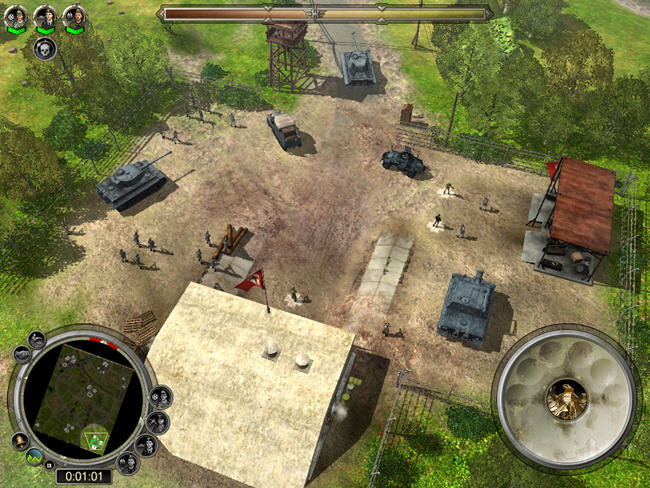650x488 pixels.
Task: Select the green-helmet soldier hero portrait
Action: (16, 16)
